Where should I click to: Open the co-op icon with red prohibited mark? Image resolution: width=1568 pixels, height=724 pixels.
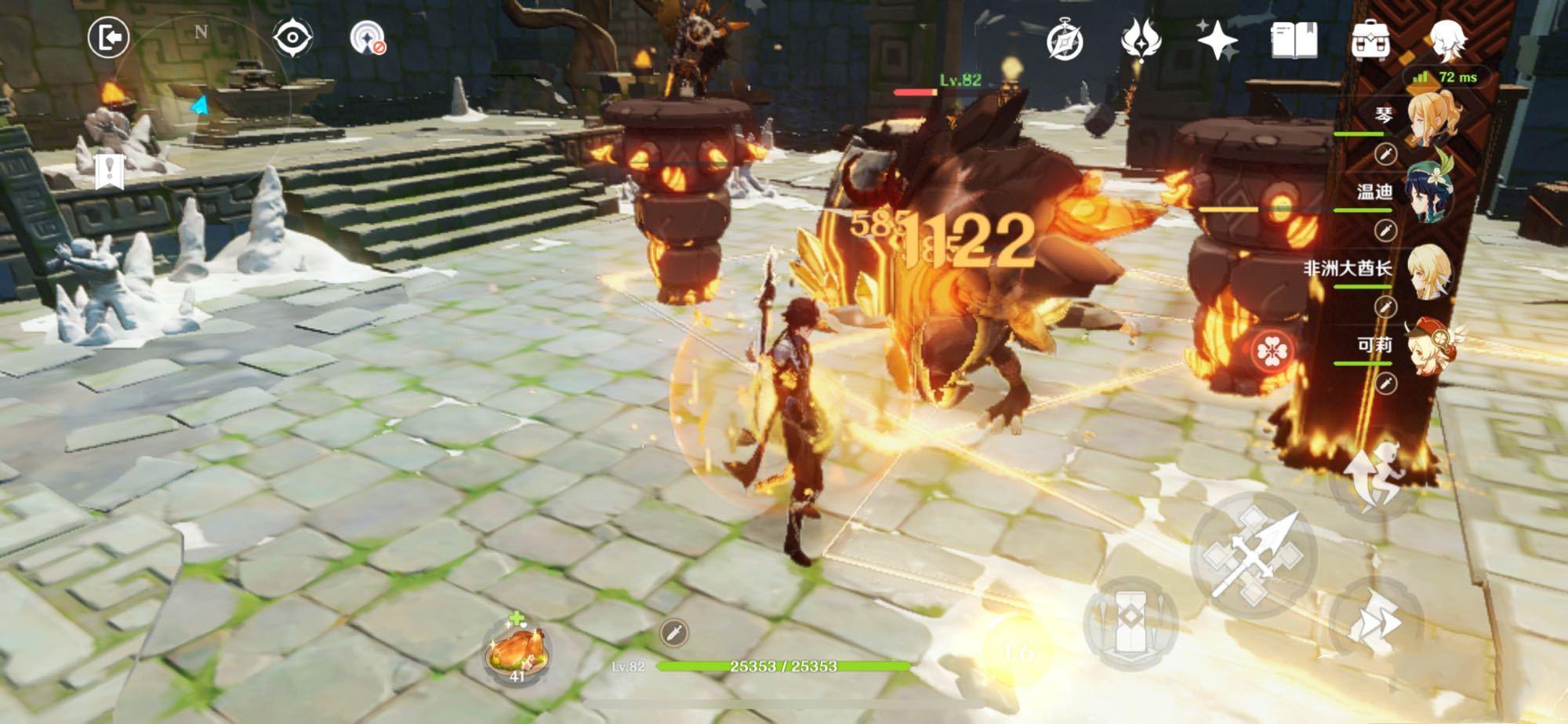[367, 38]
